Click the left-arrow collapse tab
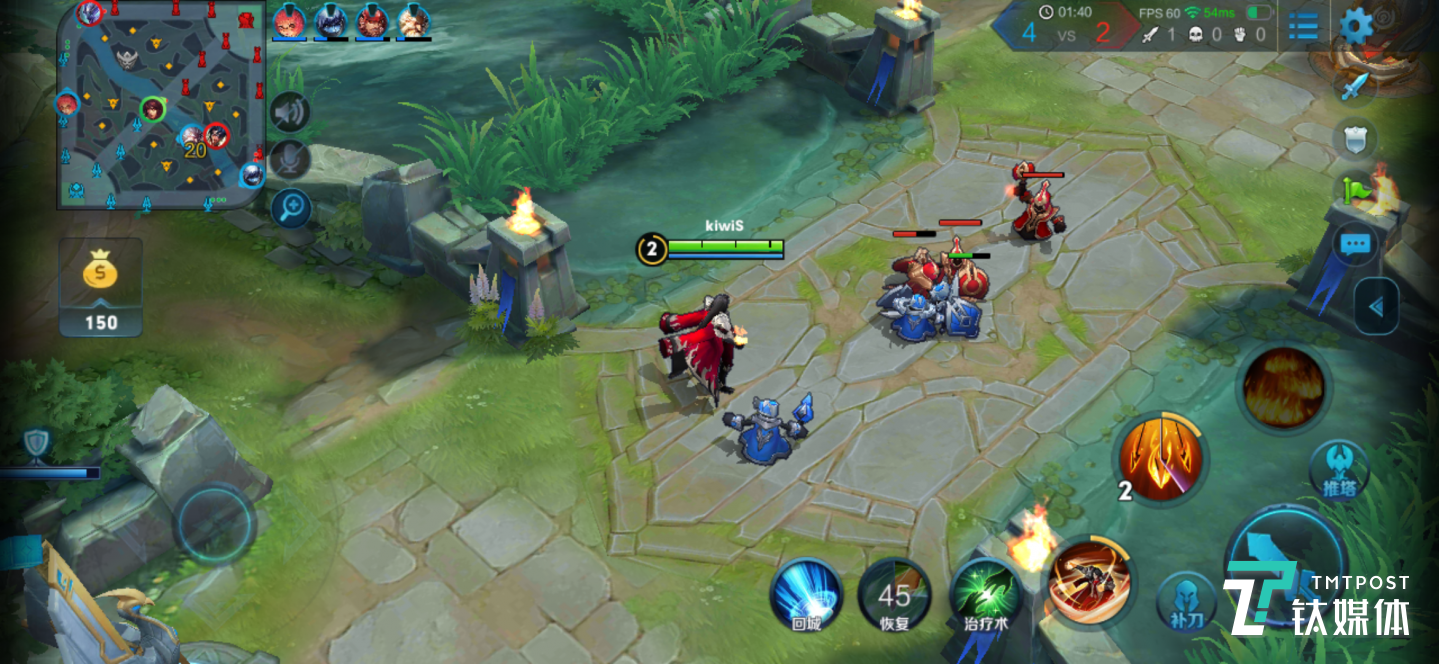This screenshot has height=664, width=1439. 1377,306
